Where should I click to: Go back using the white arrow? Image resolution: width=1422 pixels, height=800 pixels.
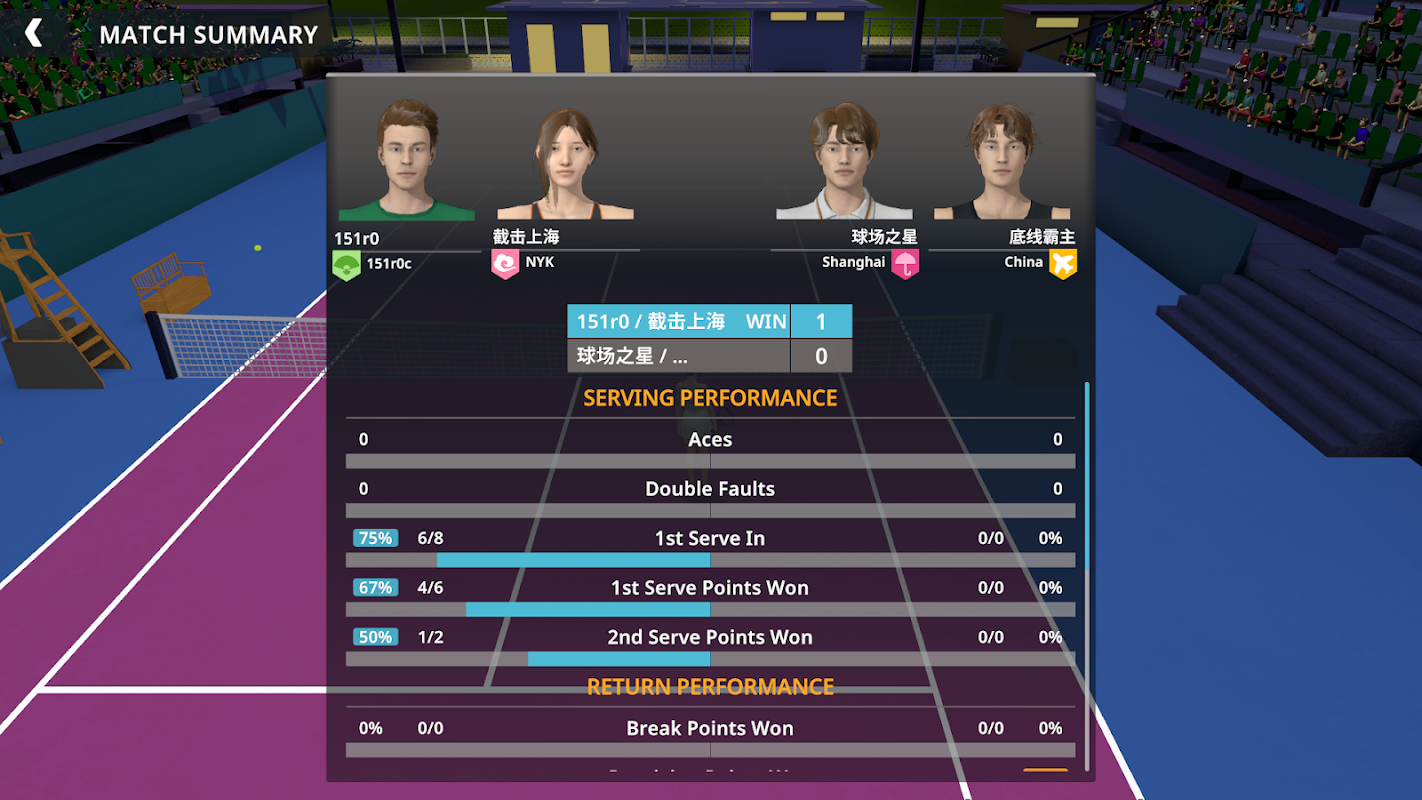[34, 34]
